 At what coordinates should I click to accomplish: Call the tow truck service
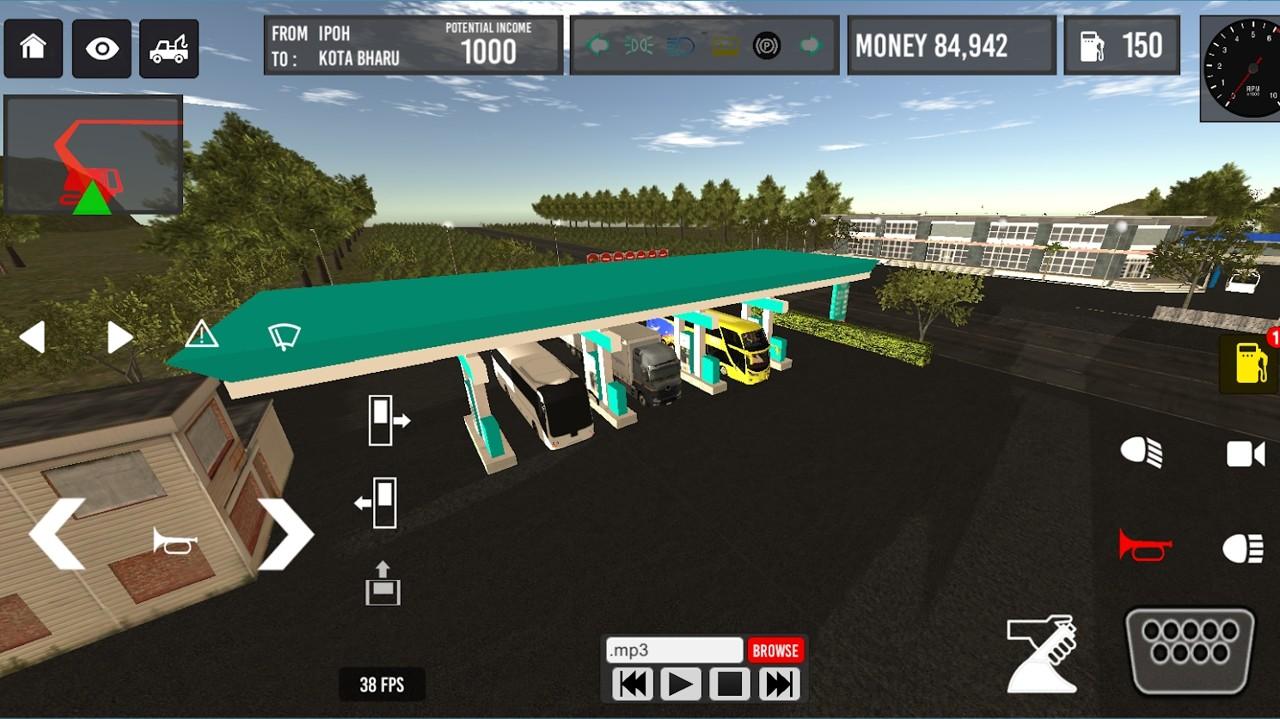(168, 48)
